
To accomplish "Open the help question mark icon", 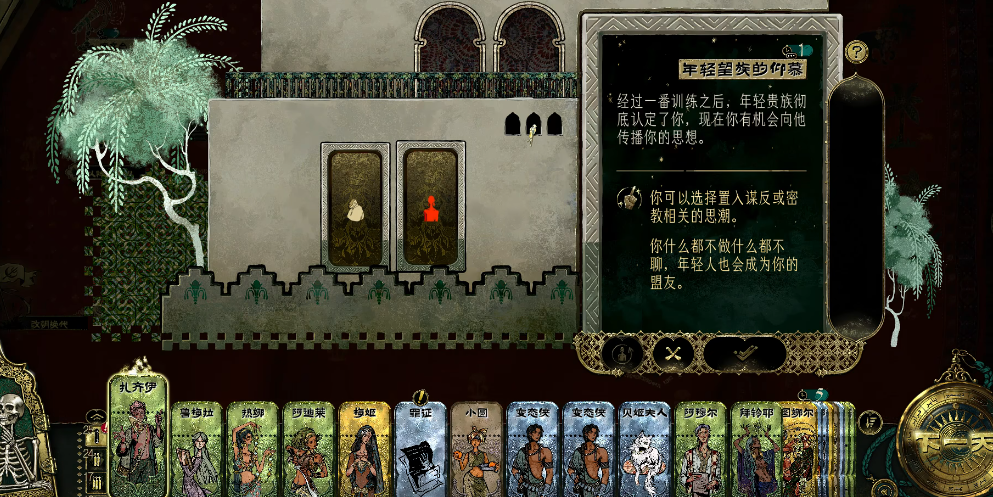I will tap(857, 52).
